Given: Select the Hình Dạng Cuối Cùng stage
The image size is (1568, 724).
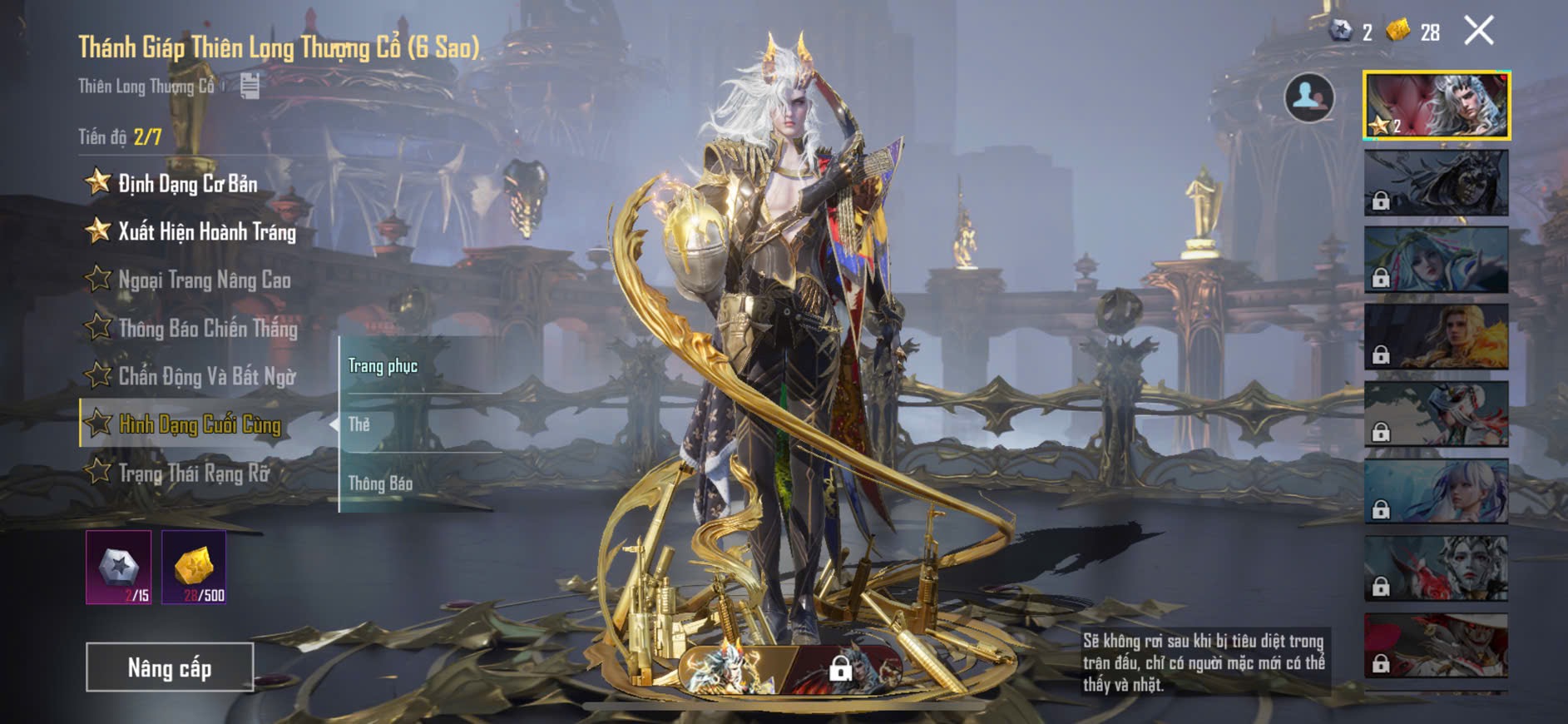Looking at the screenshot, I should point(200,424).
